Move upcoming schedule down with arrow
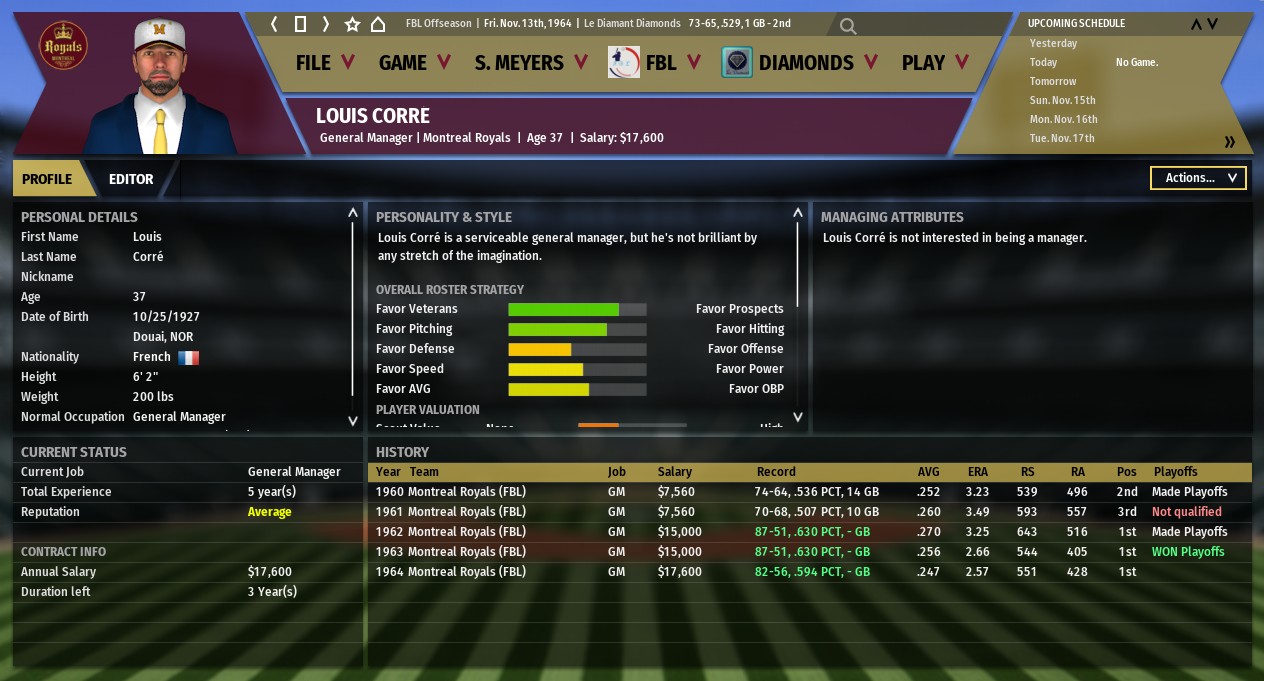The width and height of the screenshot is (1264, 681). click(x=1213, y=24)
